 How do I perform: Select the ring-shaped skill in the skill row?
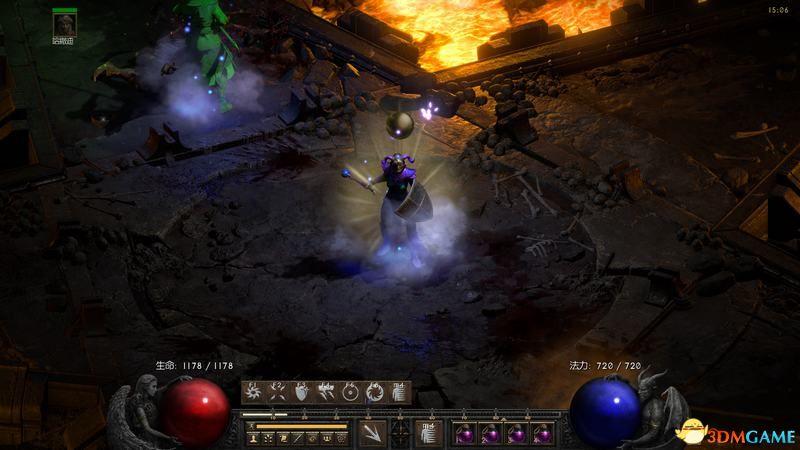350,392
